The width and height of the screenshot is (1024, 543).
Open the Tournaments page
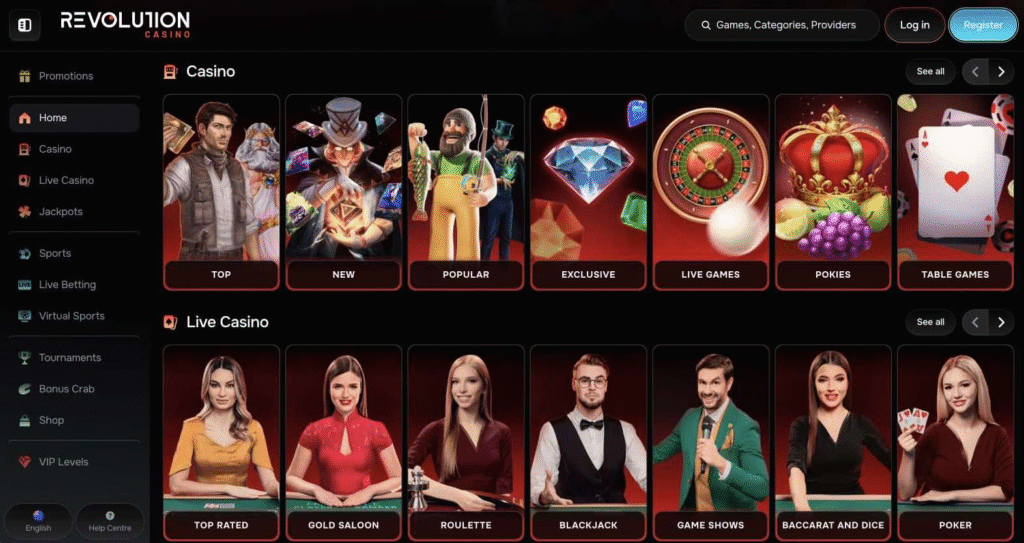(69, 357)
